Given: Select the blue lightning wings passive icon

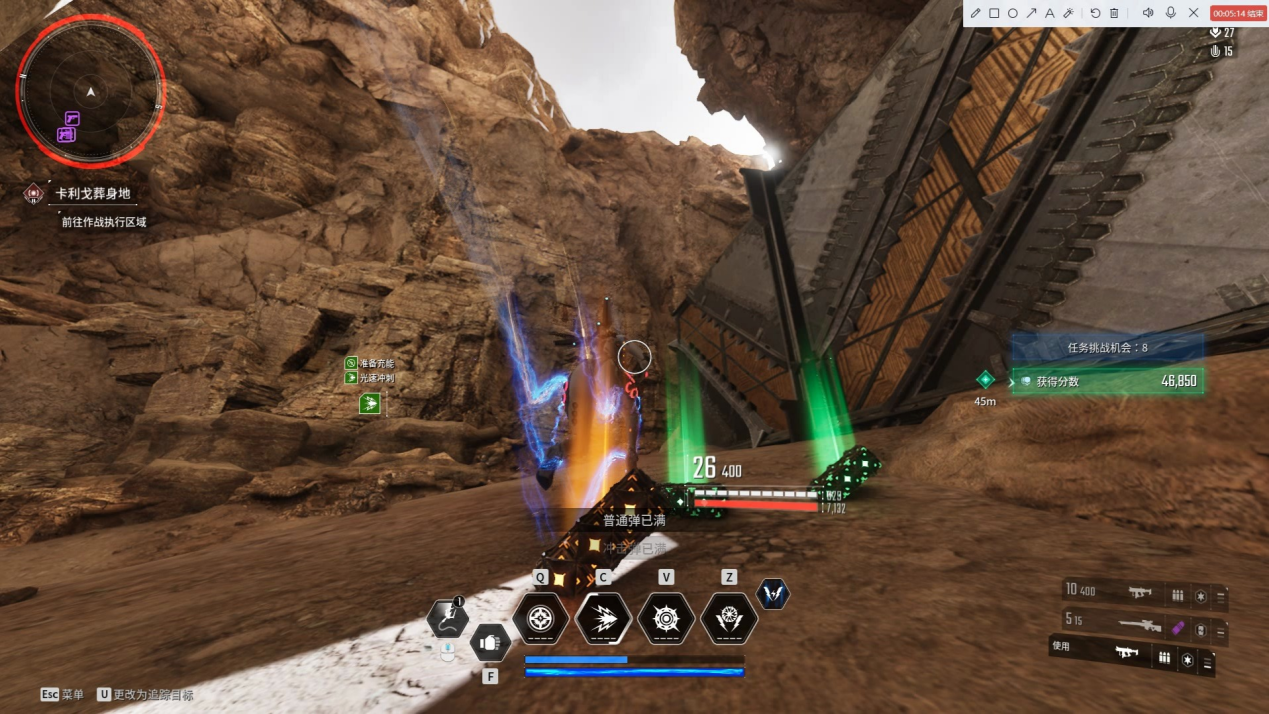Looking at the screenshot, I should pyautogui.click(x=773, y=594).
